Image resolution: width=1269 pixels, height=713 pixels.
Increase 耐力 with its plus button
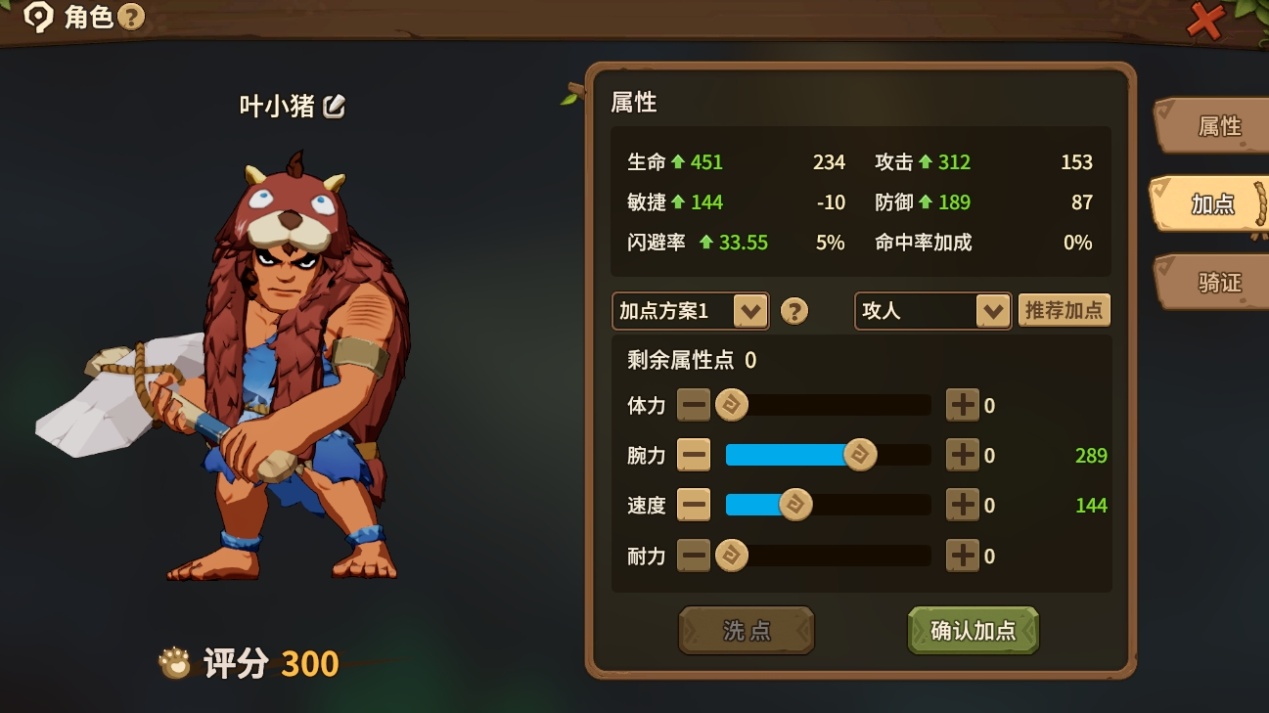(x=962, y=555)
